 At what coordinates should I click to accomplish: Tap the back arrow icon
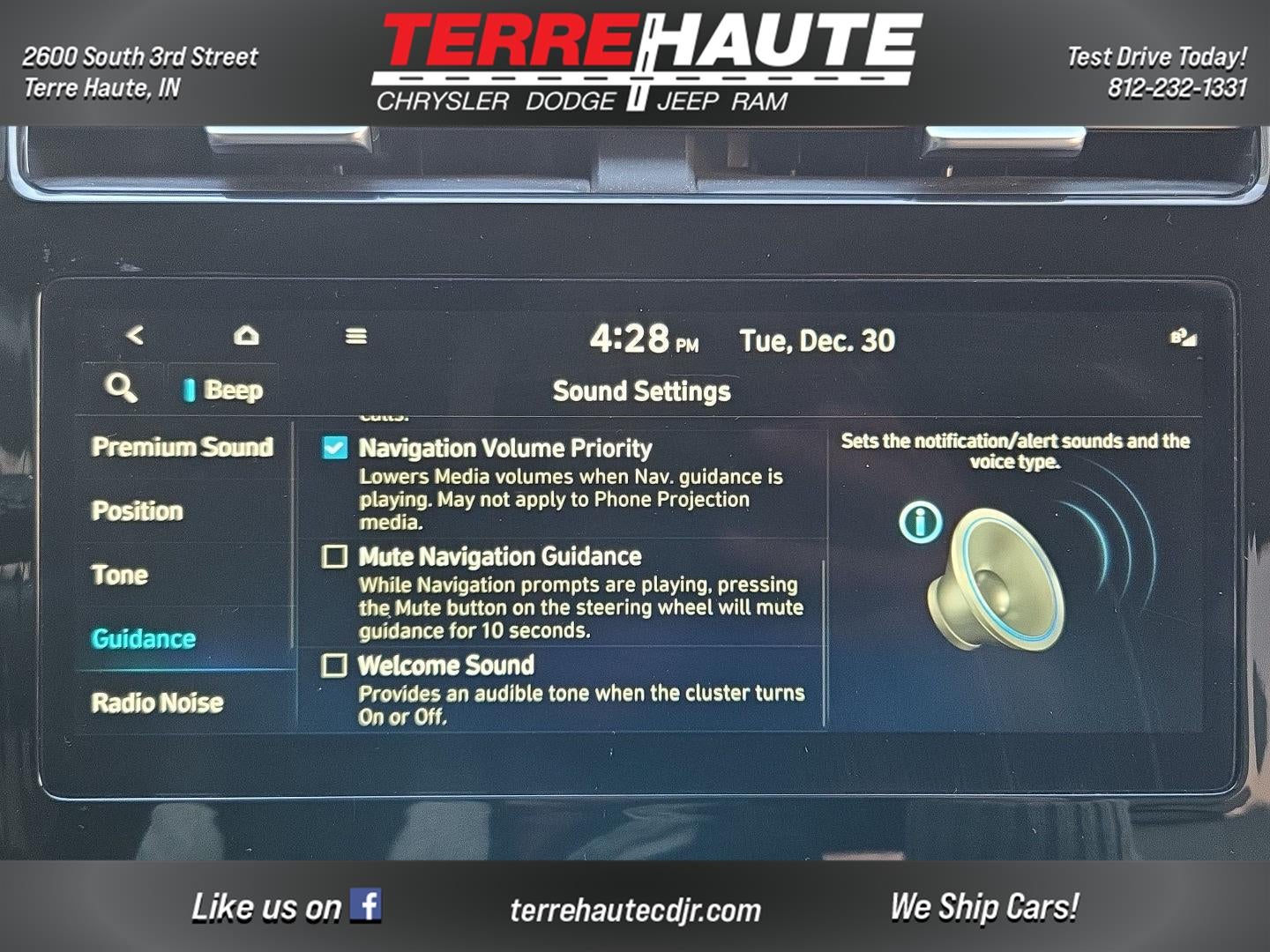[x=135, y=335]
